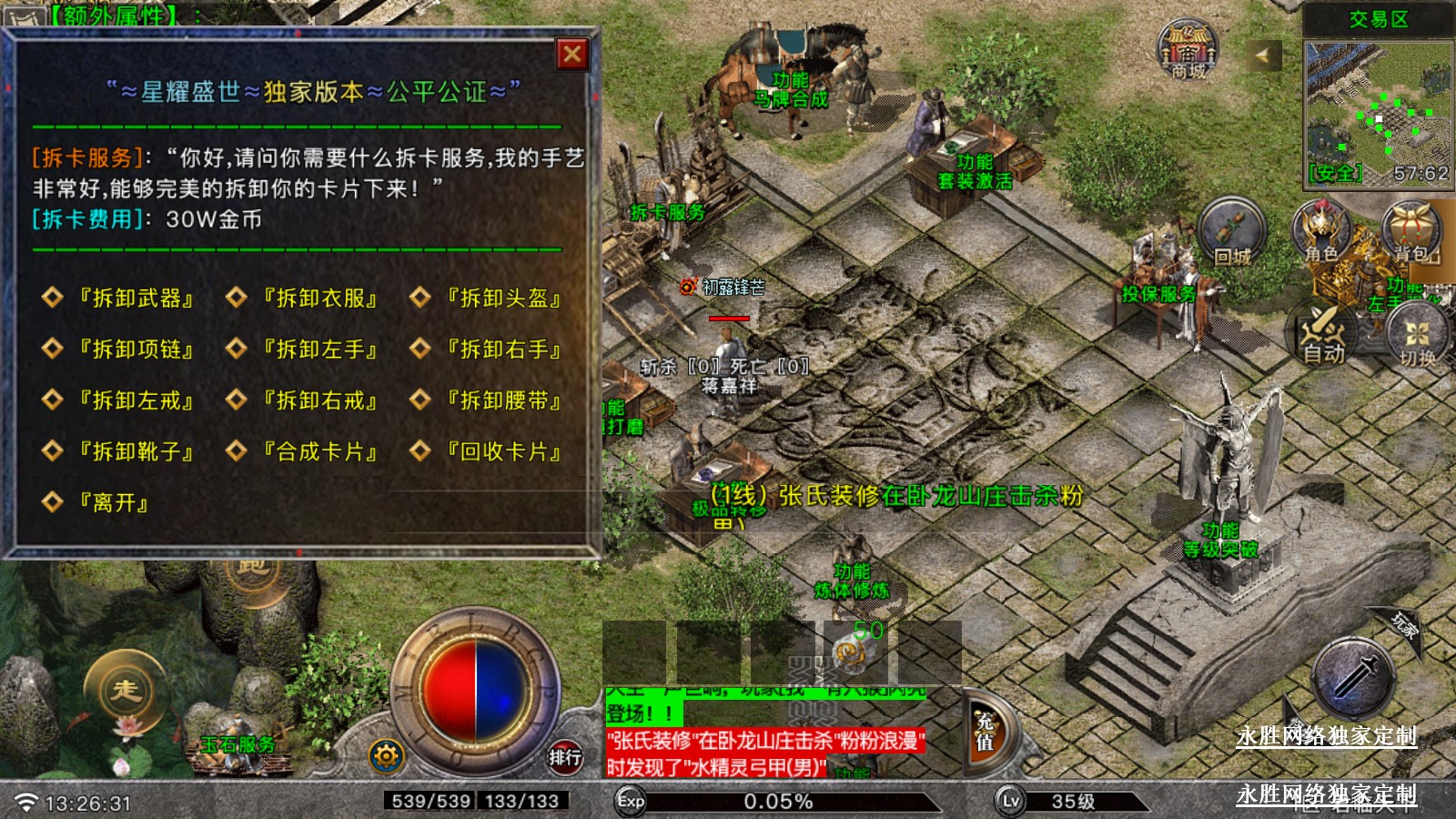
Task: Close the 拆卡服务 dialog window
Action: coord(572,55)
